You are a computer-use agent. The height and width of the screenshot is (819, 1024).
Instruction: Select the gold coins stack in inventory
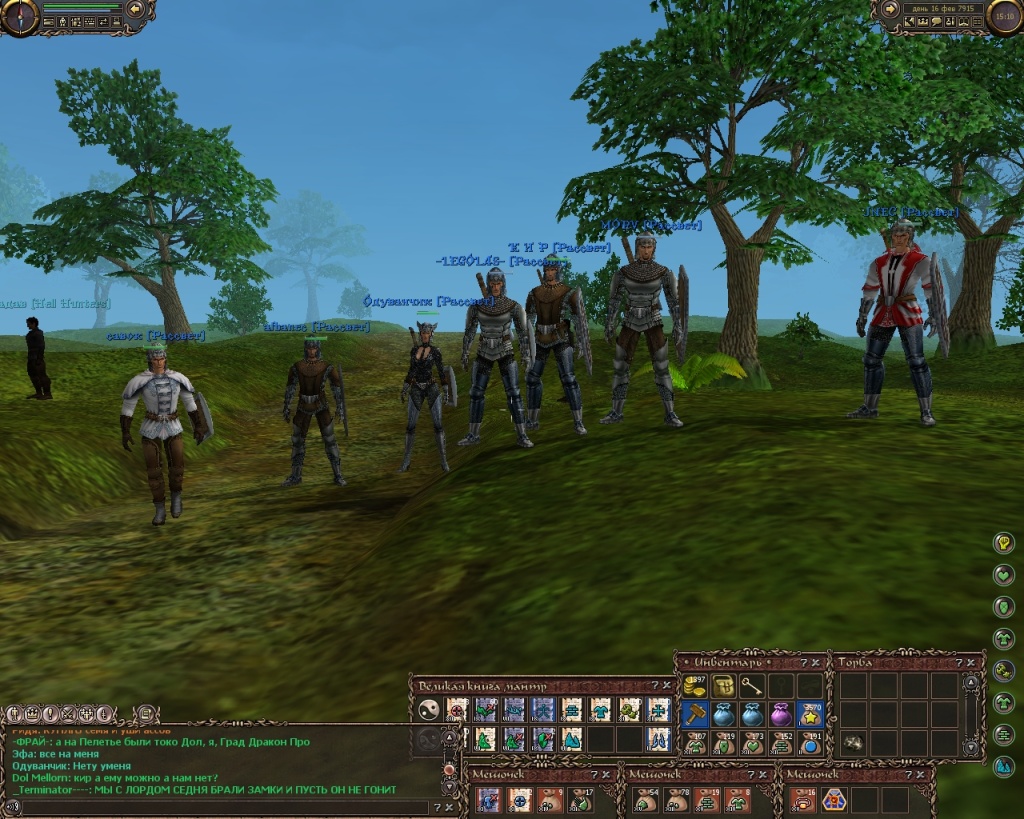(694, 686)
